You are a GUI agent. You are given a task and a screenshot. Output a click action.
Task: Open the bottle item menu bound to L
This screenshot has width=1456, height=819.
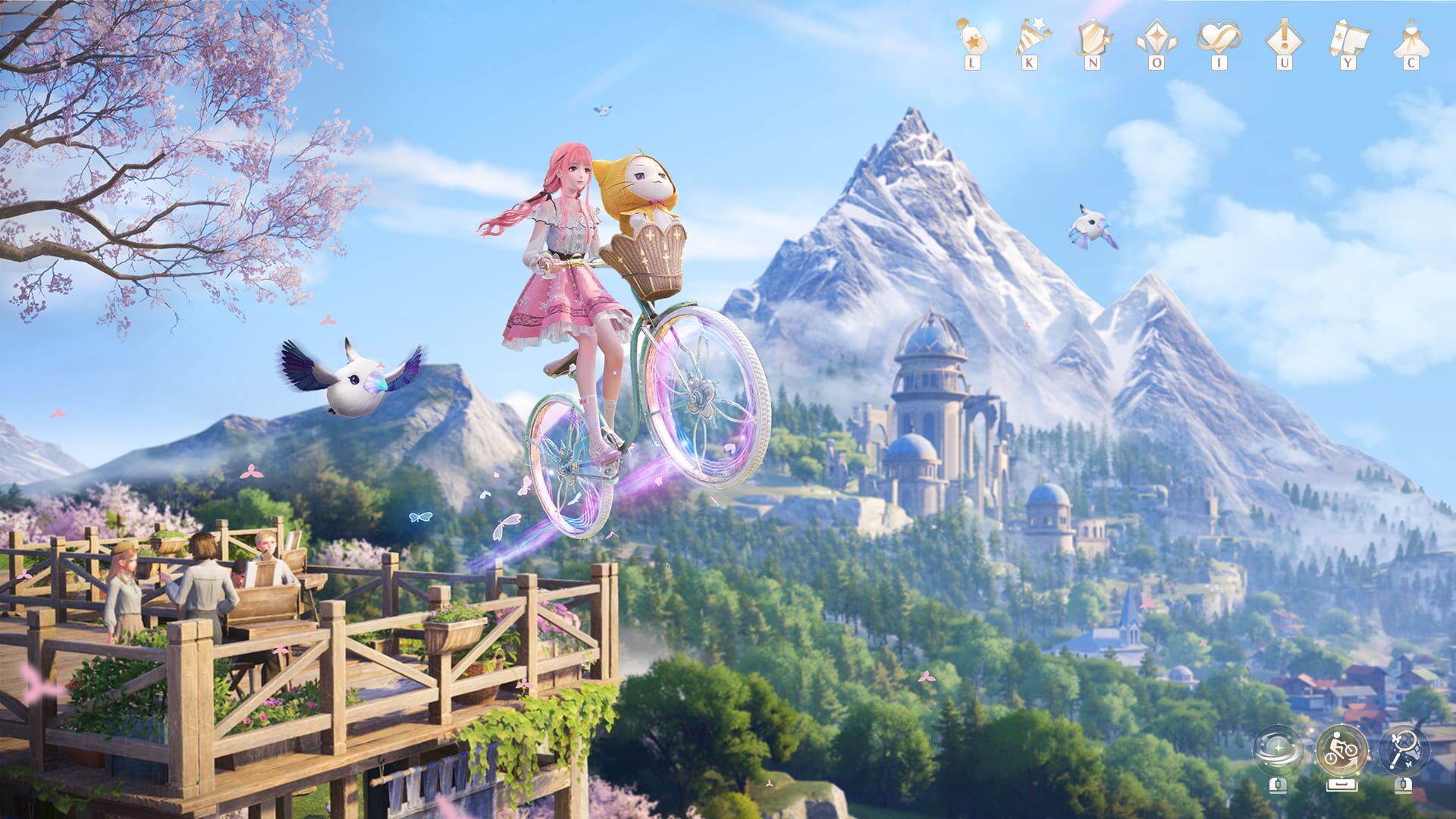coord(972,35)
